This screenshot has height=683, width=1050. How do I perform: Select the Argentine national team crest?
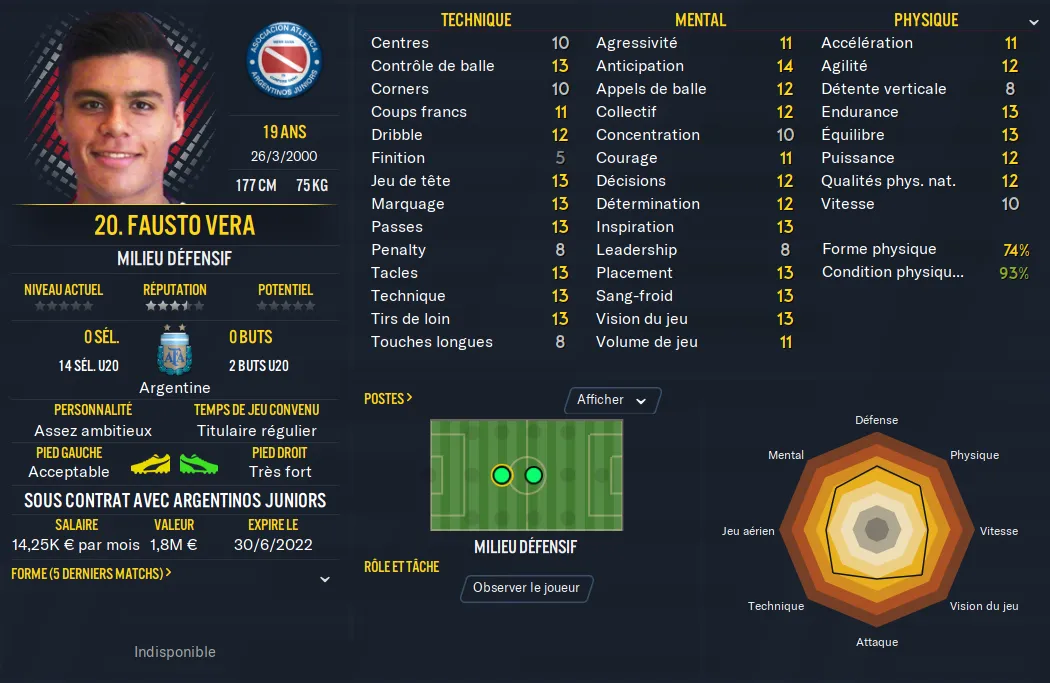175,351
